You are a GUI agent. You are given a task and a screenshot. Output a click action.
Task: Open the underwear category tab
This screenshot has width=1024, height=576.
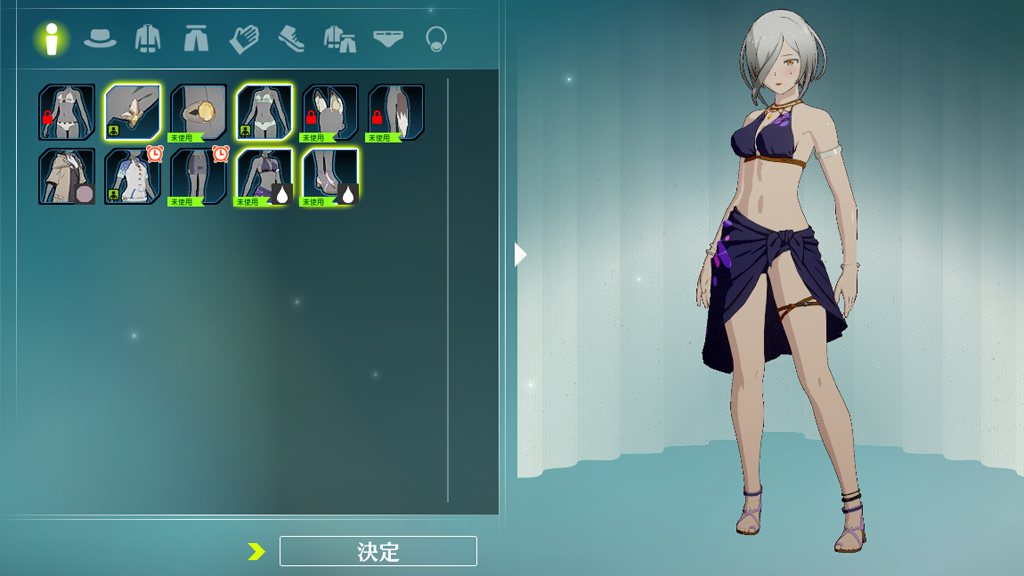pyautogui.click(x=388, y=39)
